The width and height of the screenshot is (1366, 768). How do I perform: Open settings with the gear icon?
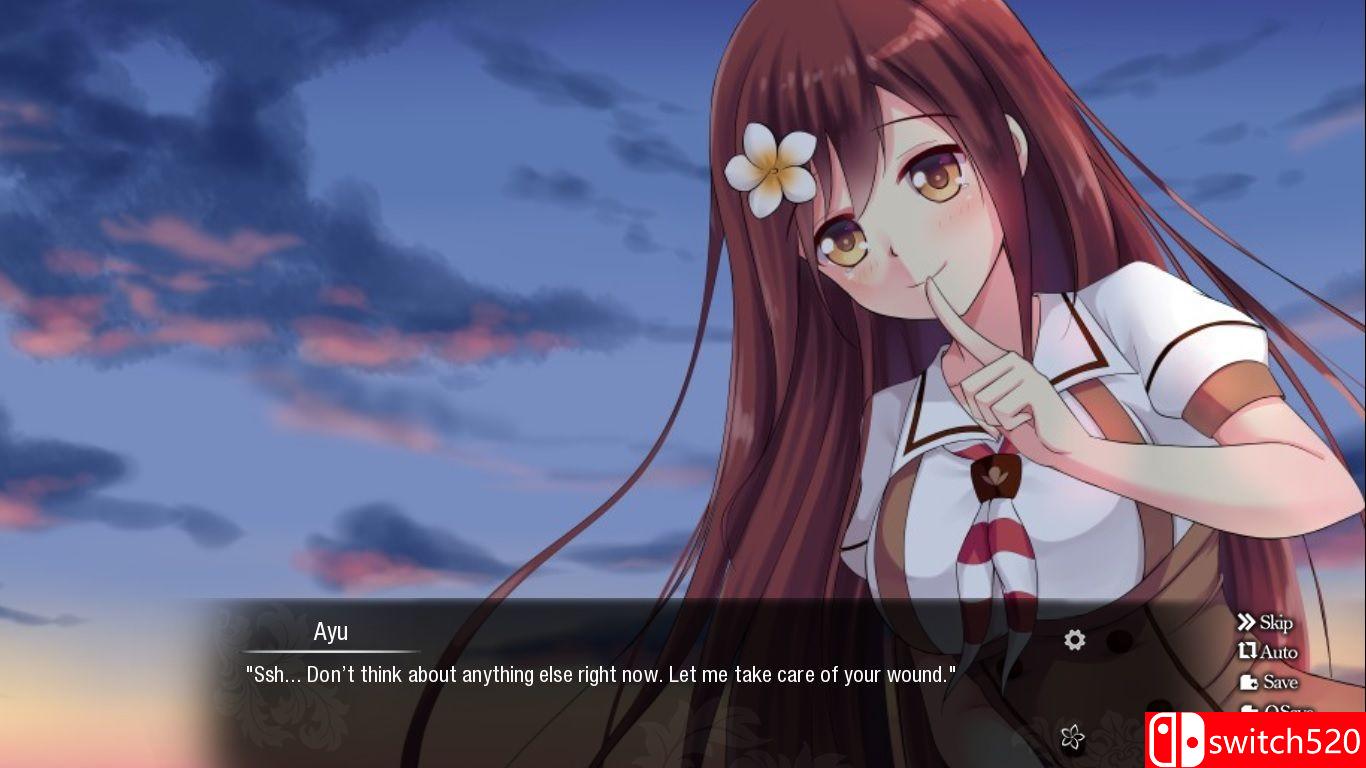[x=1075, y=640]
